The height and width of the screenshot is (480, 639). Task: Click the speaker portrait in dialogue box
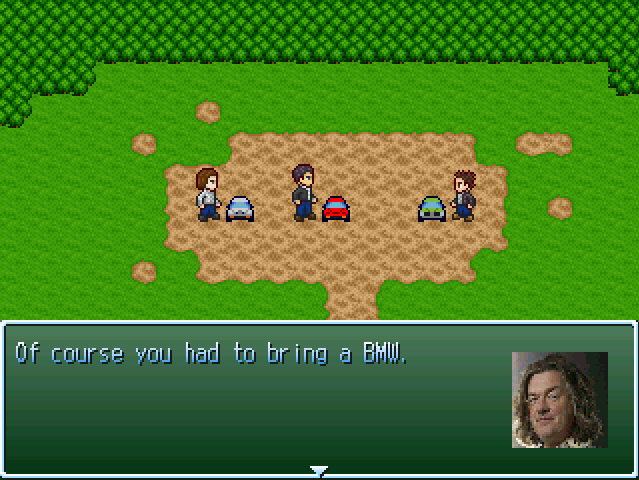click(559, 400)
